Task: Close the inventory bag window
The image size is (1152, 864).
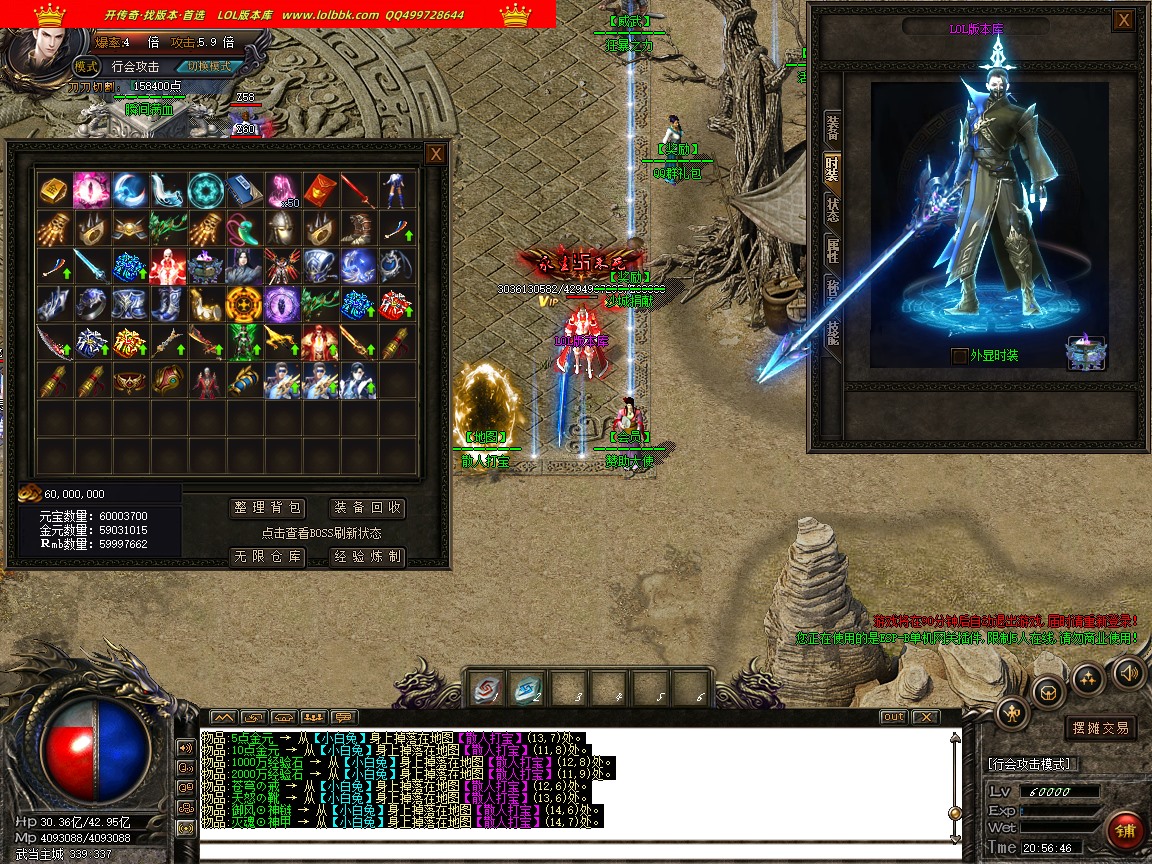Action: tap(435, 154)
